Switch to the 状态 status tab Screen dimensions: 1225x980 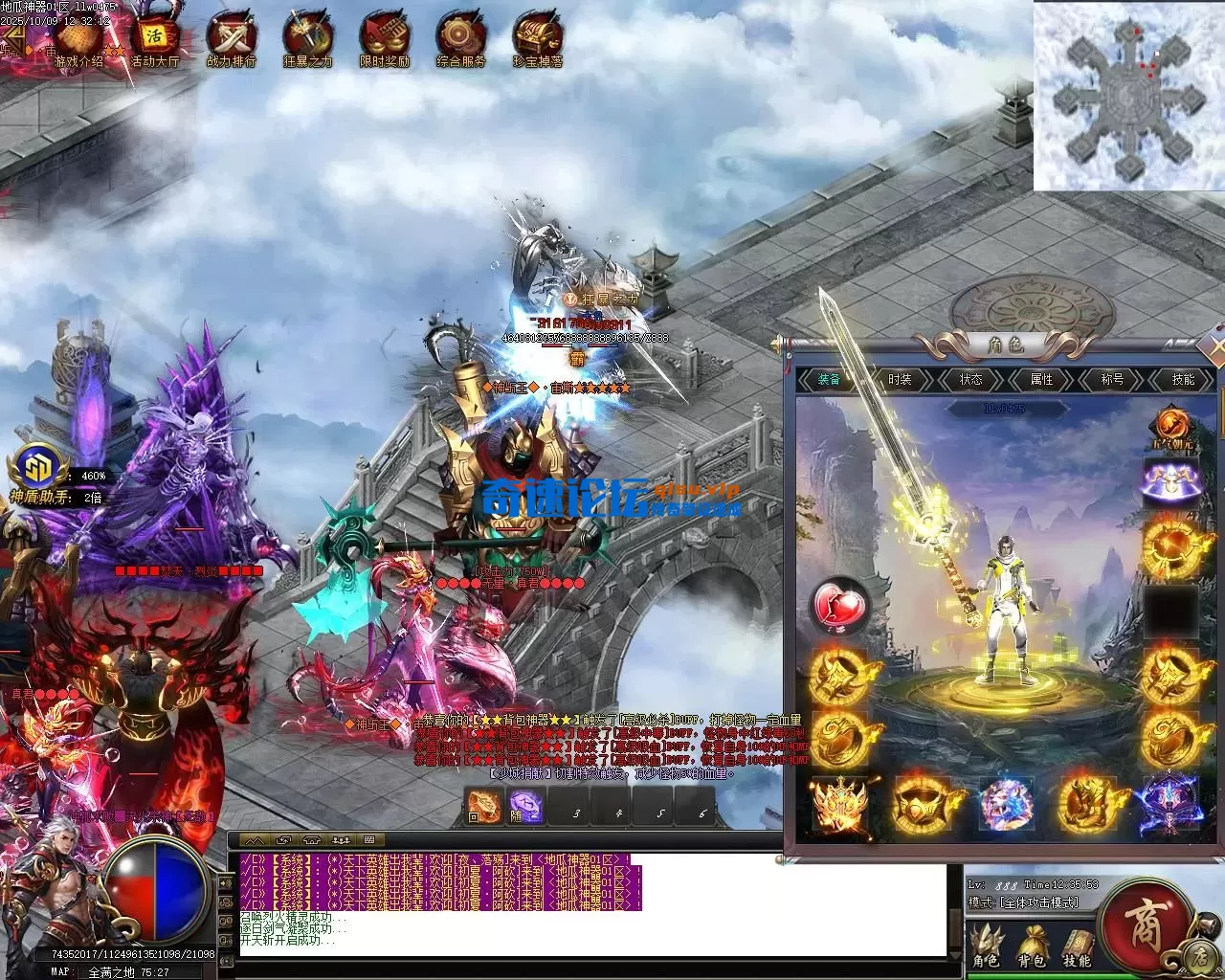point(970,380)
